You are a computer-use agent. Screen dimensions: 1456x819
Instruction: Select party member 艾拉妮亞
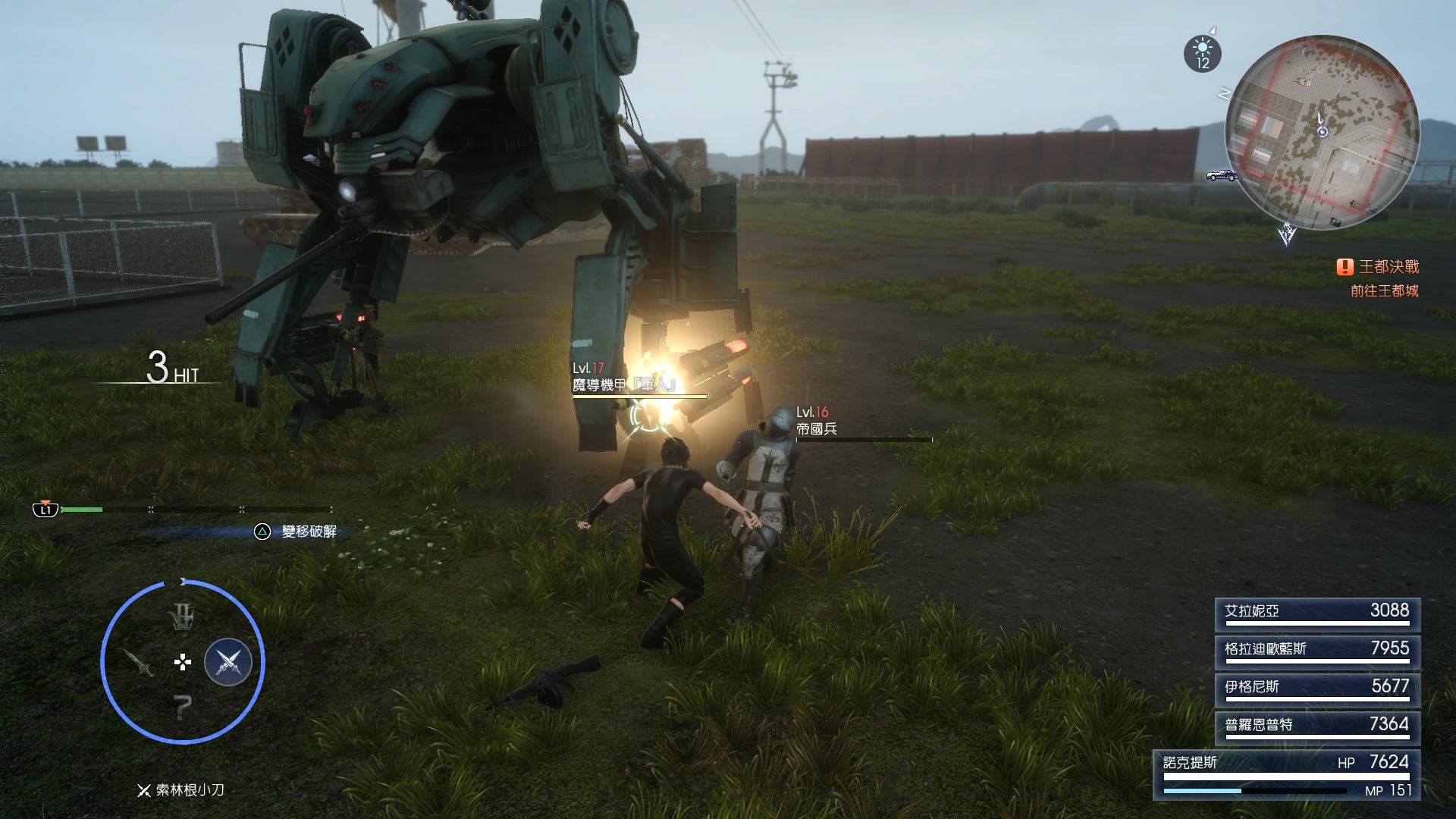1317,613
